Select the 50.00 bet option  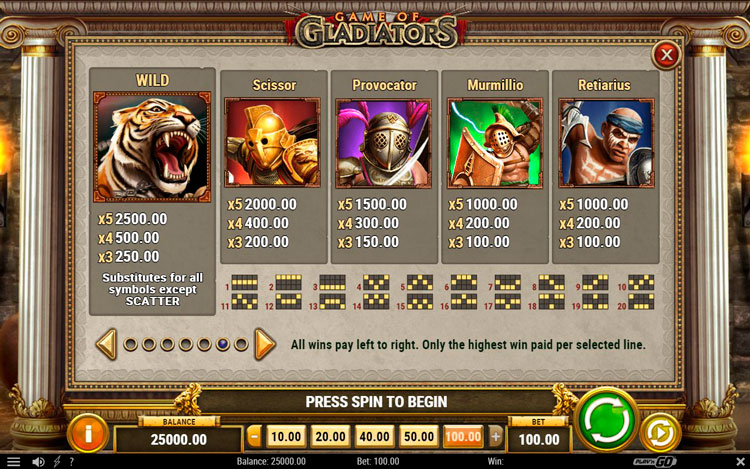coord(418,436)
